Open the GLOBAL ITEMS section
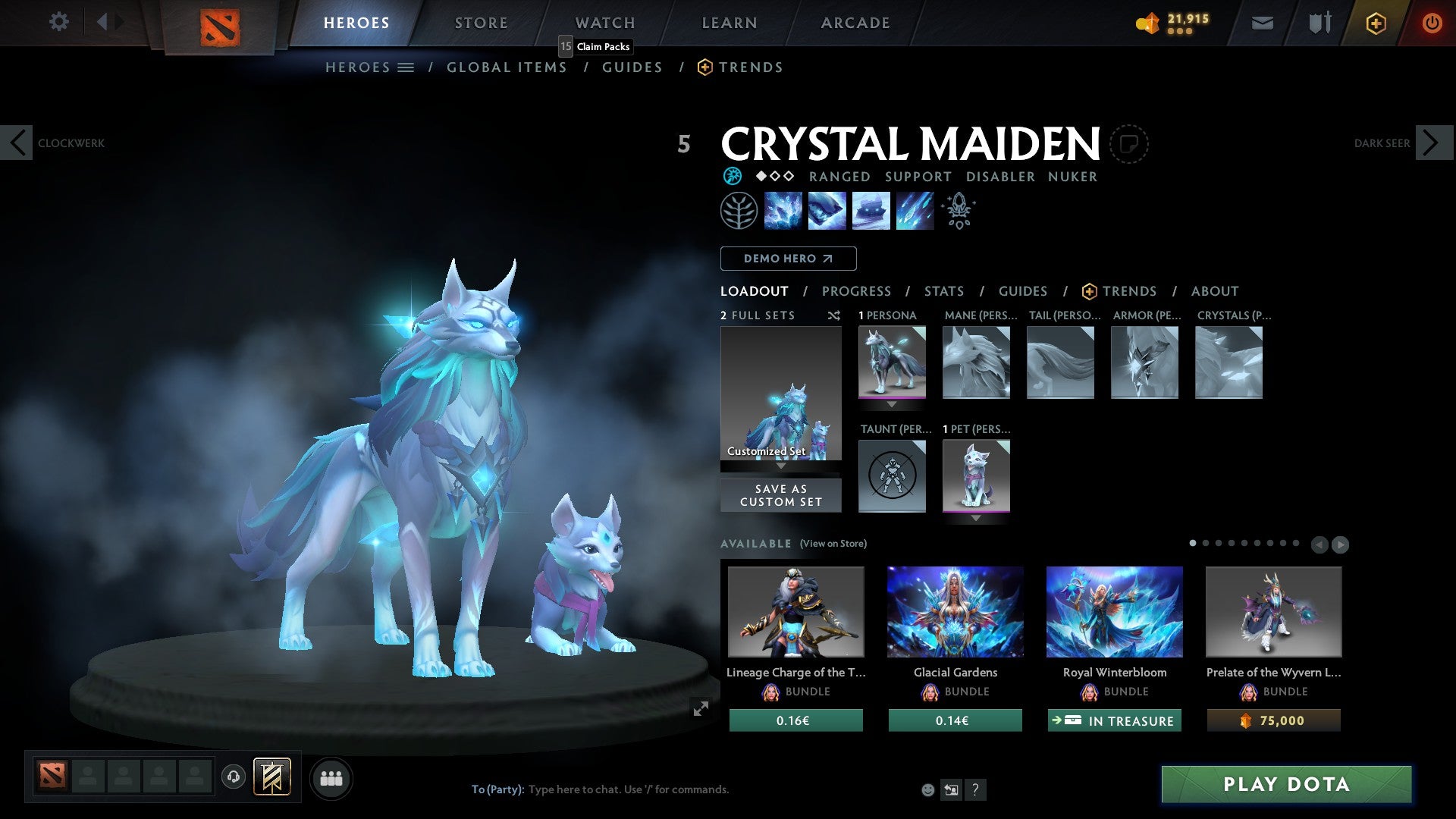The width and height of the screenshot is (1456, 819). pyautogui.click(x=507, y=67)
